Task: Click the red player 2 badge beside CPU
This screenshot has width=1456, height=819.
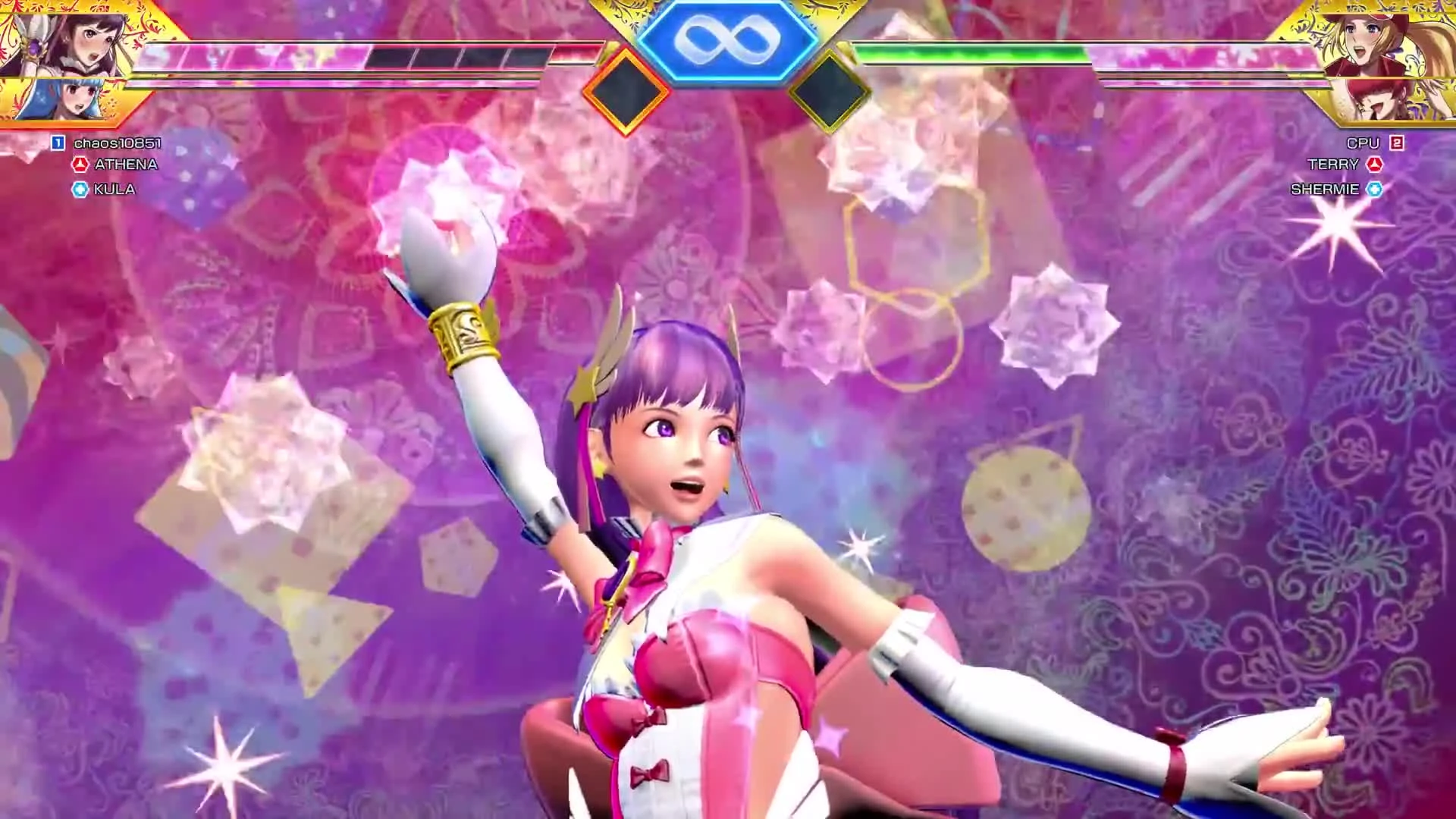Action: pos(1398,142)
